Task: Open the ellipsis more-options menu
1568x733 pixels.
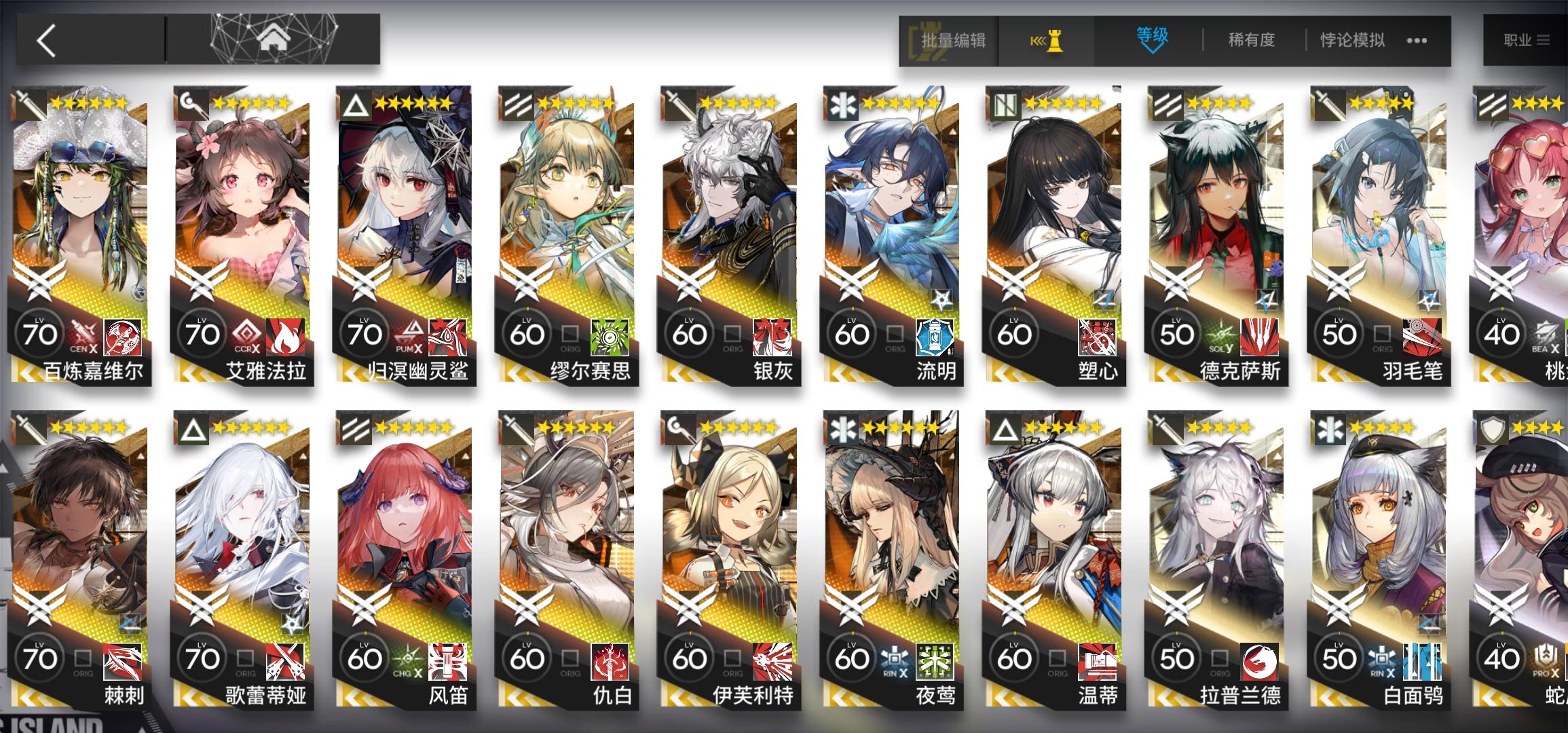Action: tap(1415, 41)
